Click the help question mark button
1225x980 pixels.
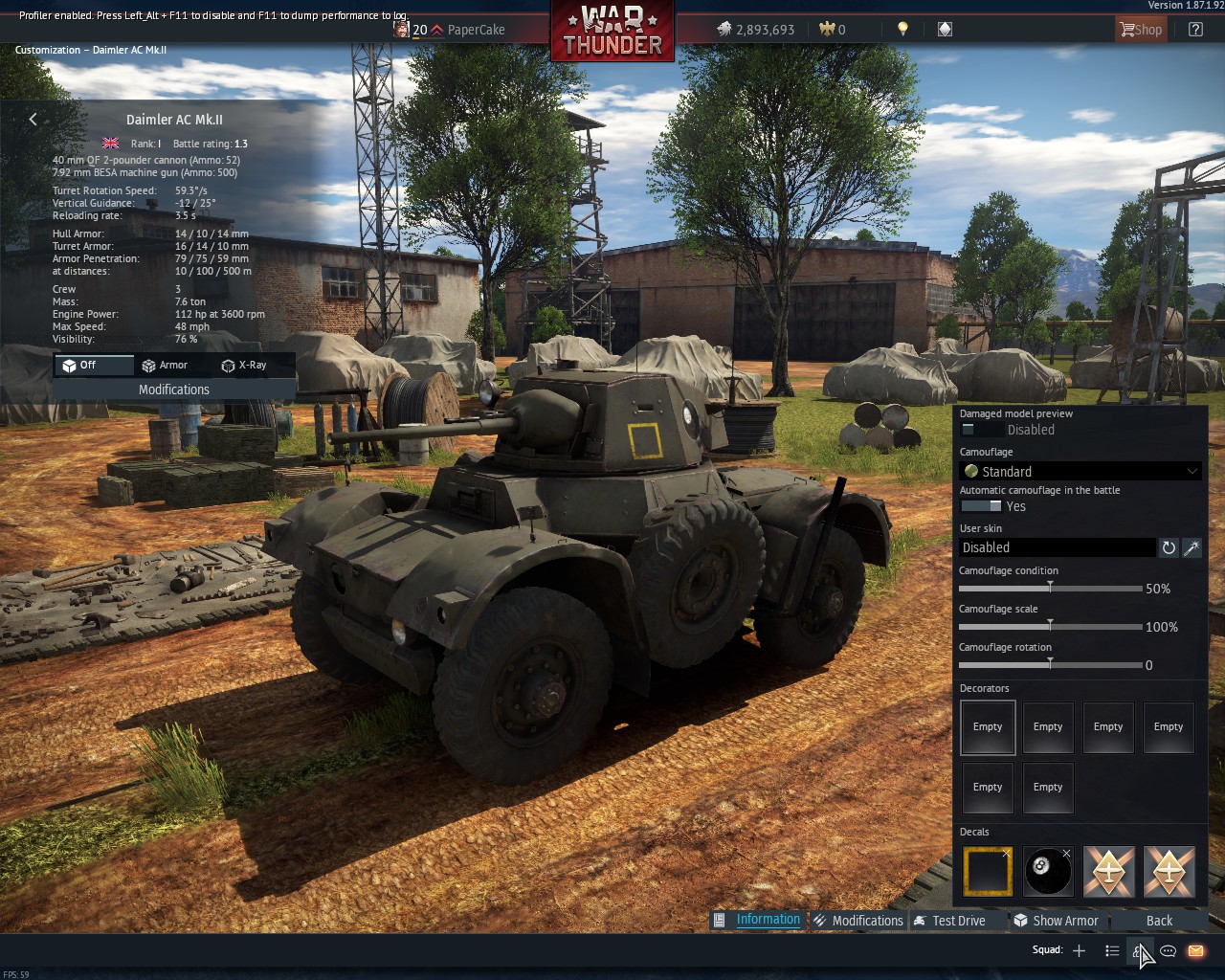pos(1195,30)
